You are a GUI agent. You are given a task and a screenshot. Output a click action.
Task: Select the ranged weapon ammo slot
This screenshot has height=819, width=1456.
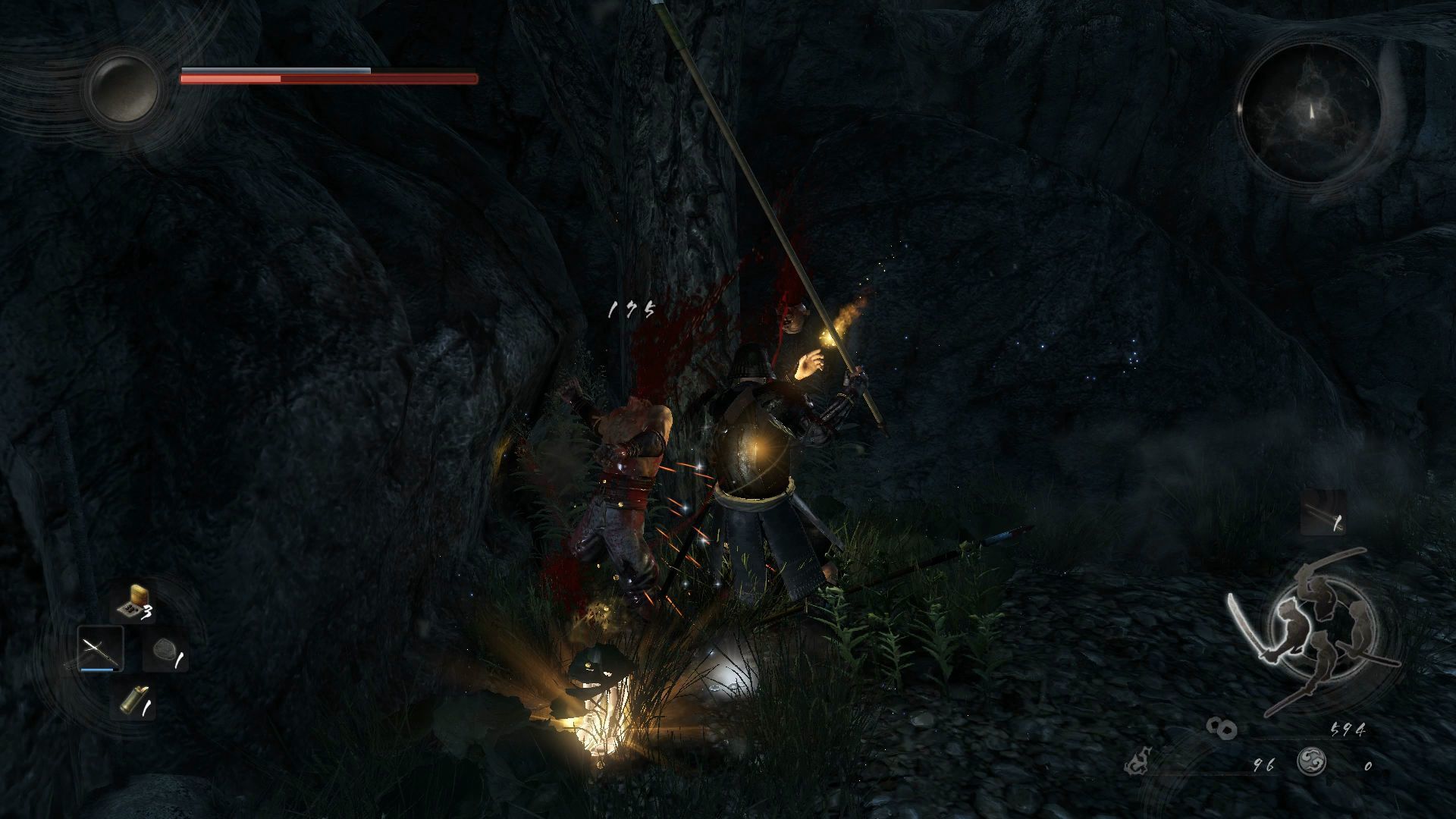pos(1323,513)
